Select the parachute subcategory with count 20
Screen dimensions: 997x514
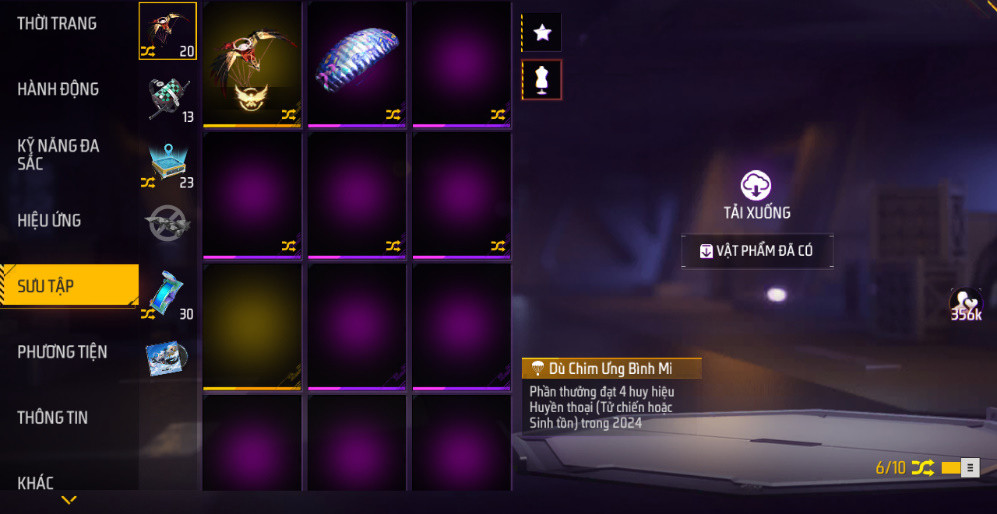click(167, 31)
